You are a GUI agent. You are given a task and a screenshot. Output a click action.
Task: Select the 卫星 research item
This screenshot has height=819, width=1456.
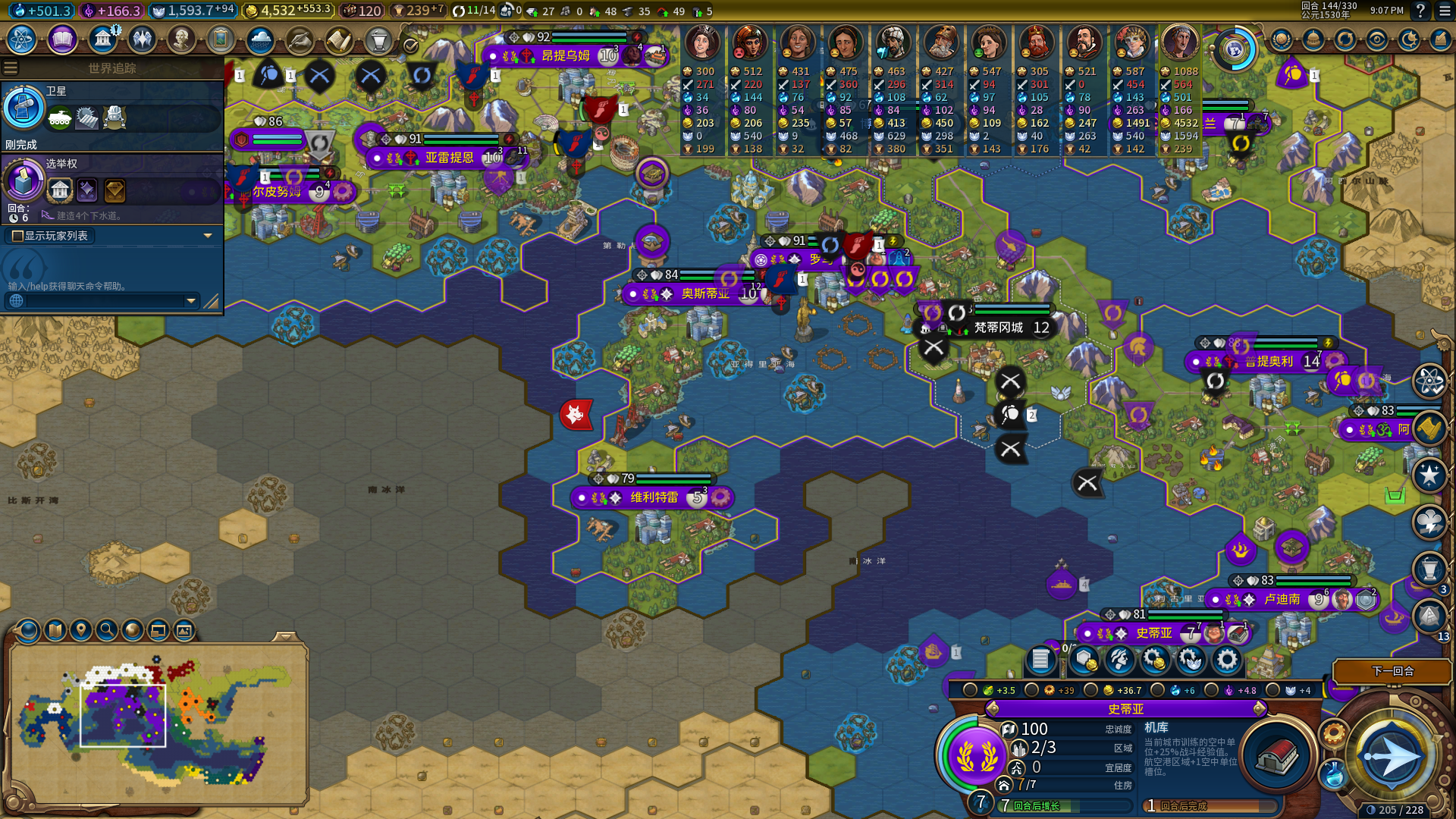click(24, 108)
